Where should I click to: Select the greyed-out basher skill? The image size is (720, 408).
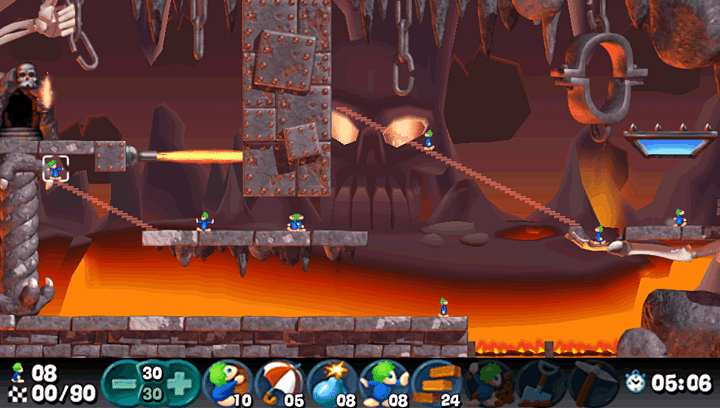point(487,381)
